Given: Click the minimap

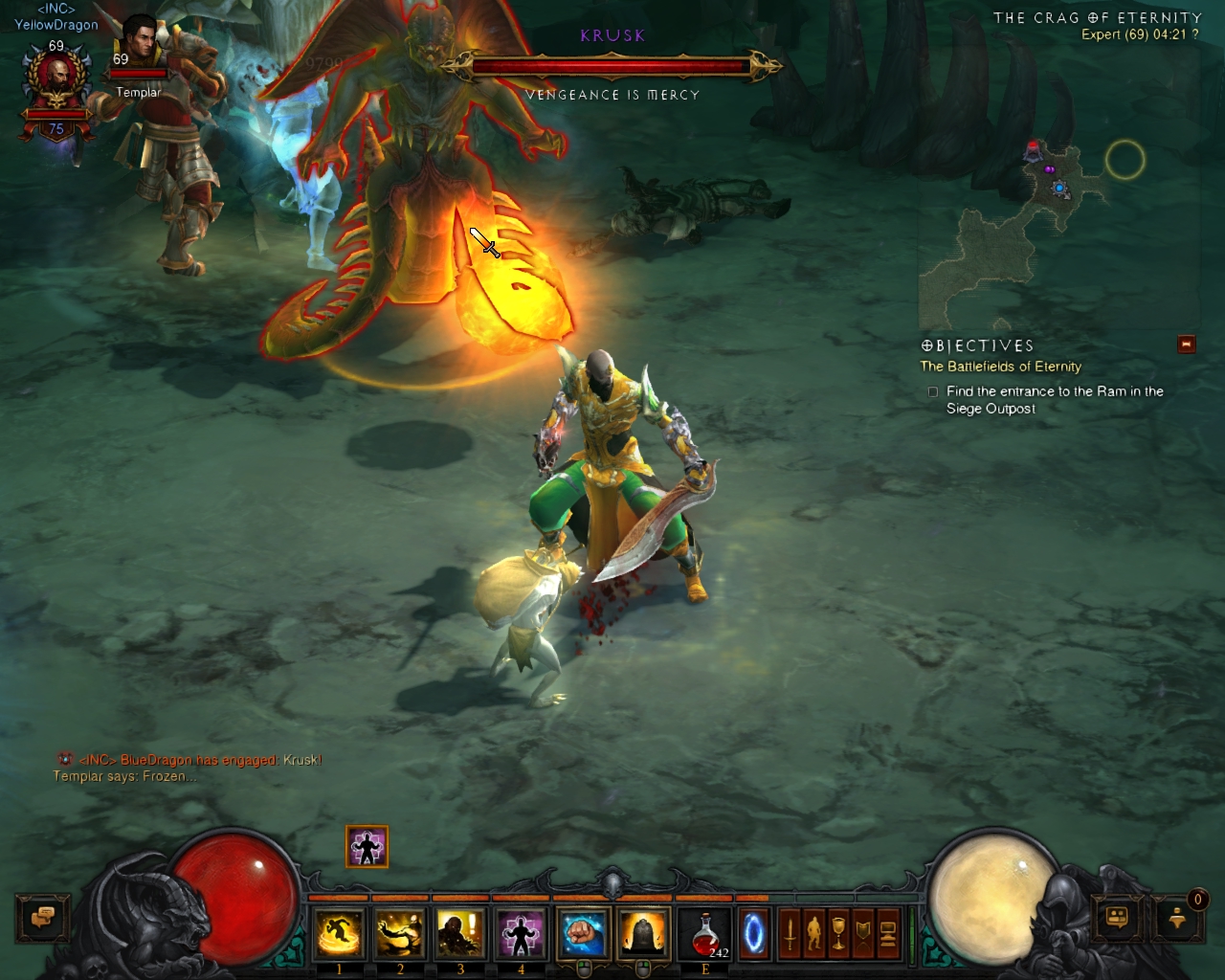Looking at the screenshot, I should tap(1058, 234).
